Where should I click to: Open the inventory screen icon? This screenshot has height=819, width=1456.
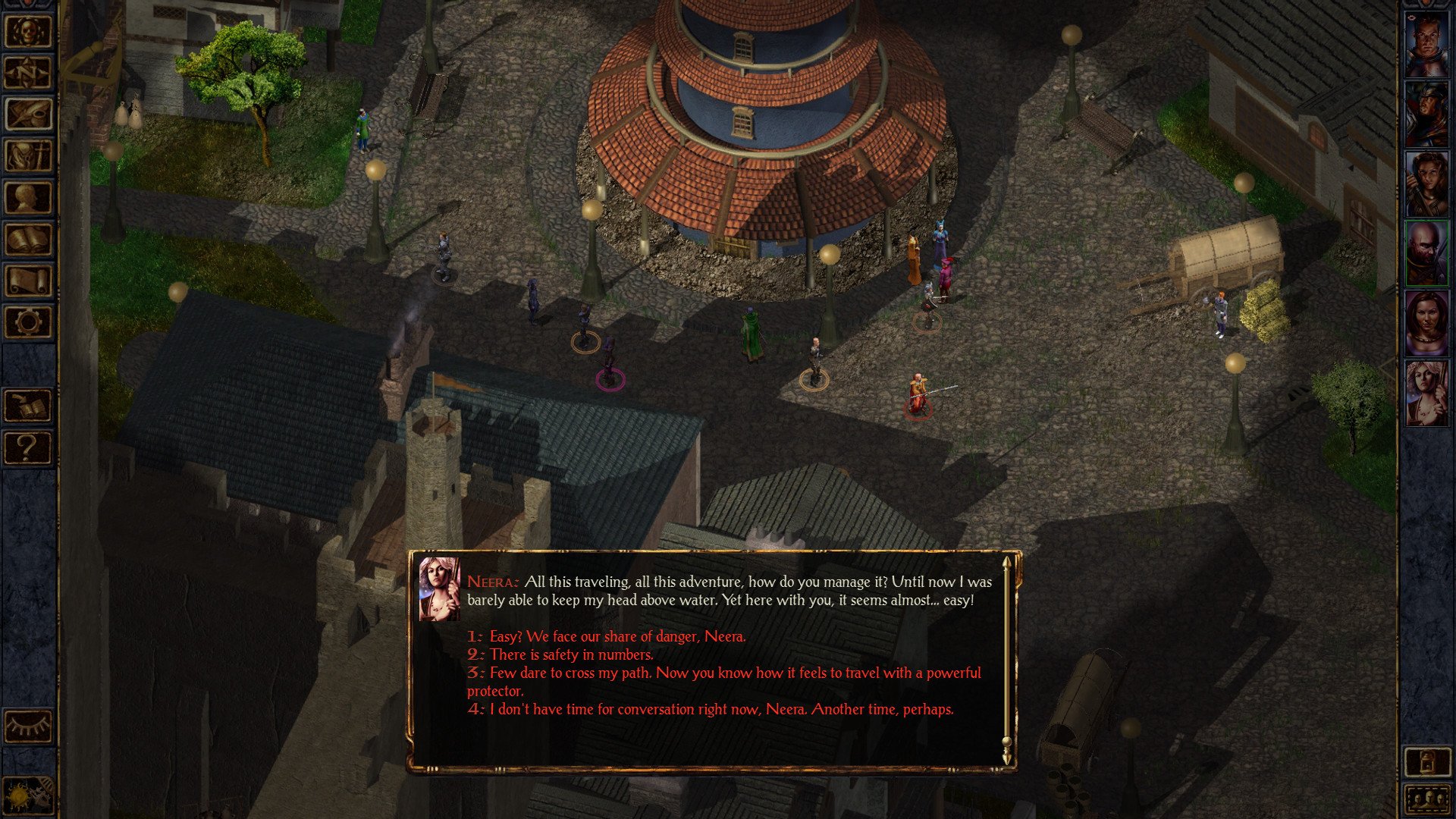pyautogui.click(x=29, y=157)
